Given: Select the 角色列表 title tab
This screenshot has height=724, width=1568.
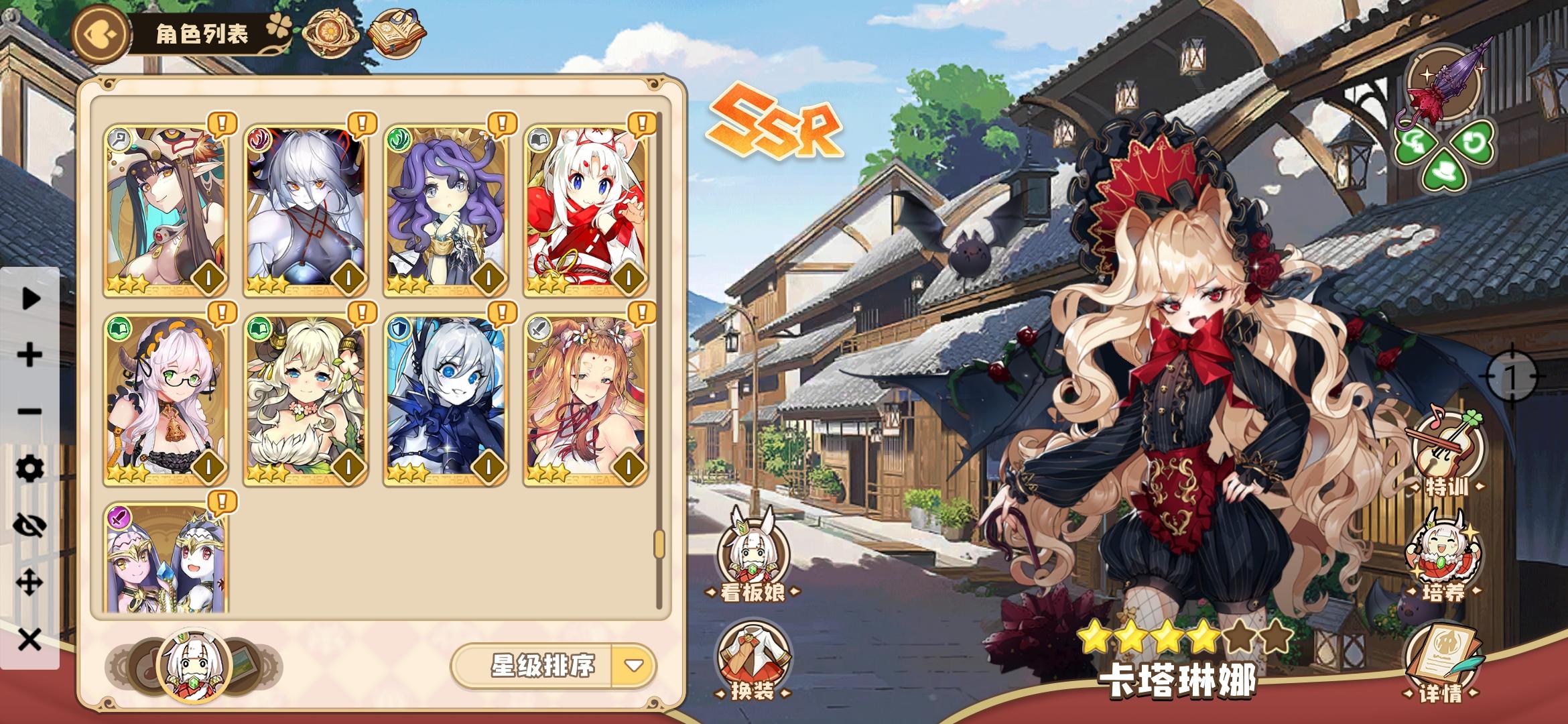Looking at the screenshot, I should pyautogui.click(x=201, y=32).
